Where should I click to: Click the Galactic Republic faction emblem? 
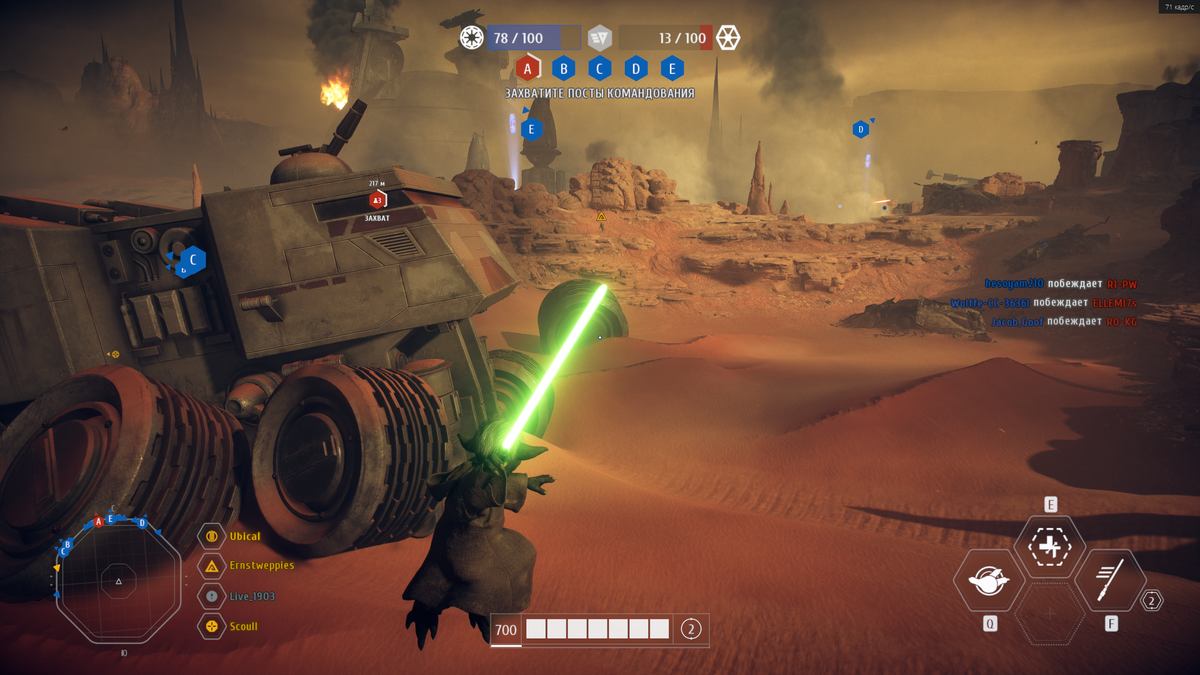coord(472,38)
